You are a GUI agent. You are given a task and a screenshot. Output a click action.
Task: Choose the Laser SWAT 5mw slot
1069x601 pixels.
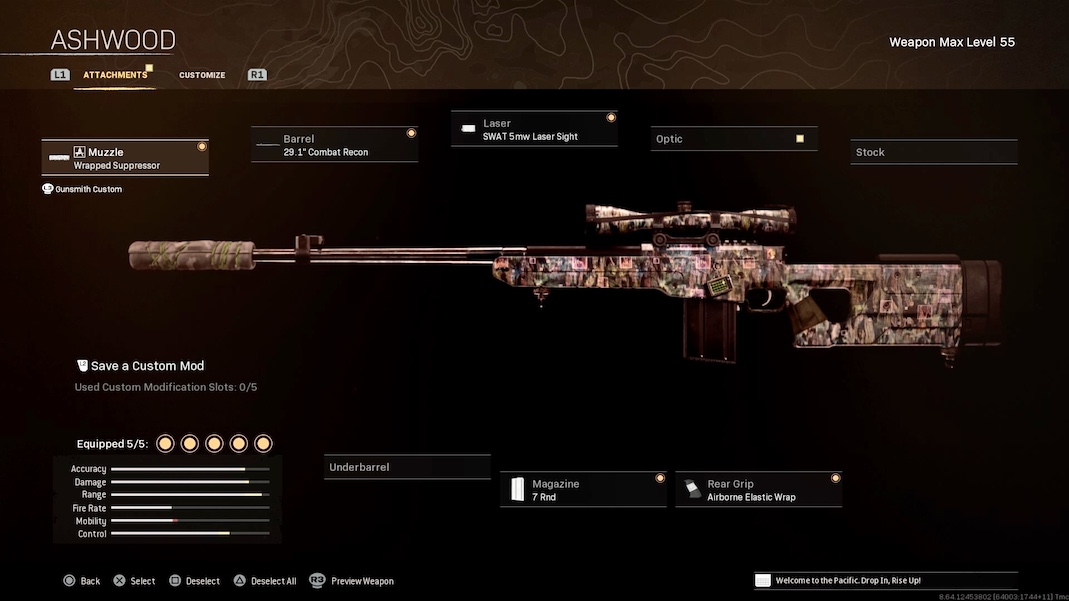[x=534, y=130]
